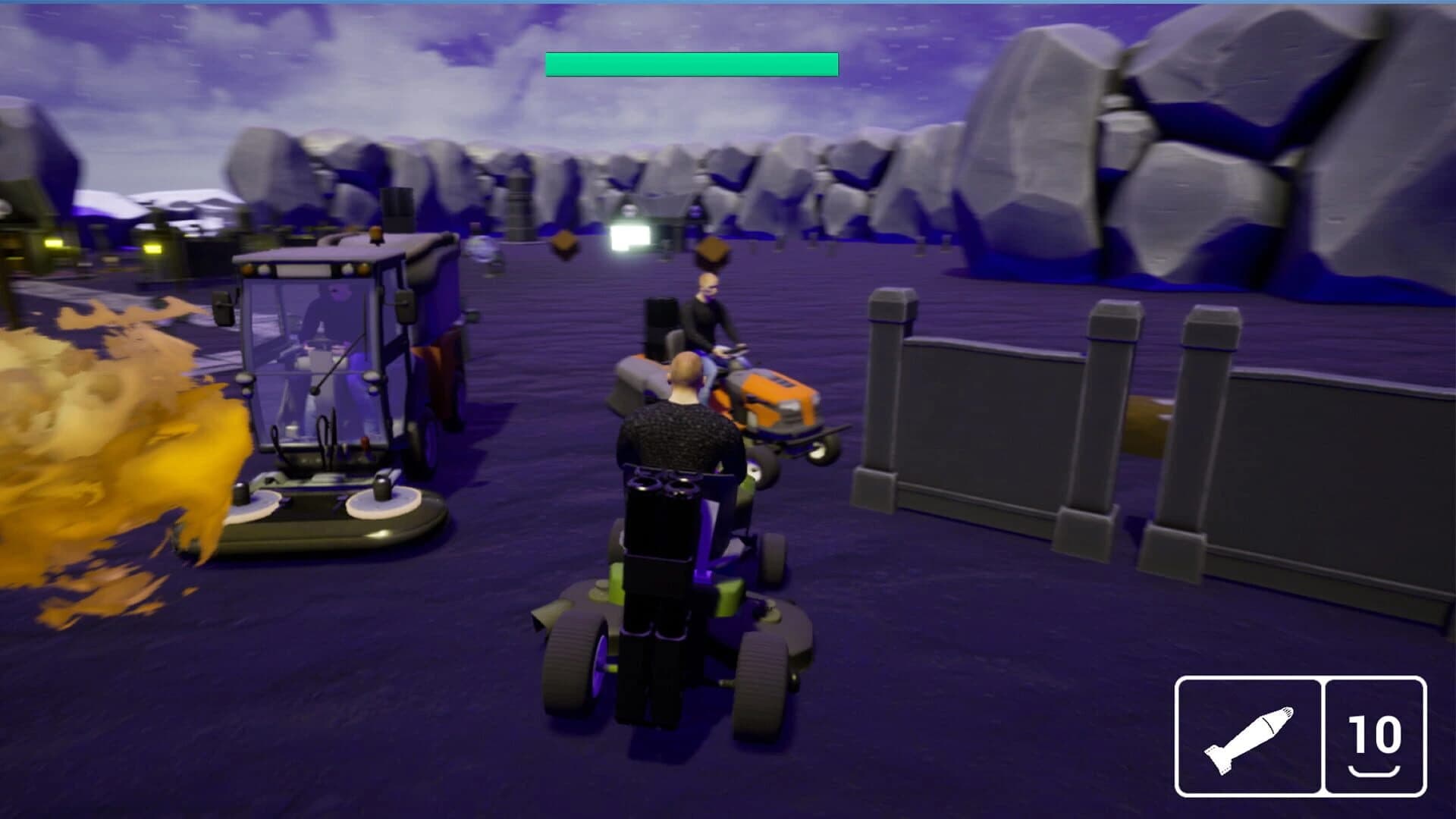Click the glowing screen pickup in the distance
The height and width of the screenshot is (819, 1456).
pyautogui.click(x=630, y=236)
